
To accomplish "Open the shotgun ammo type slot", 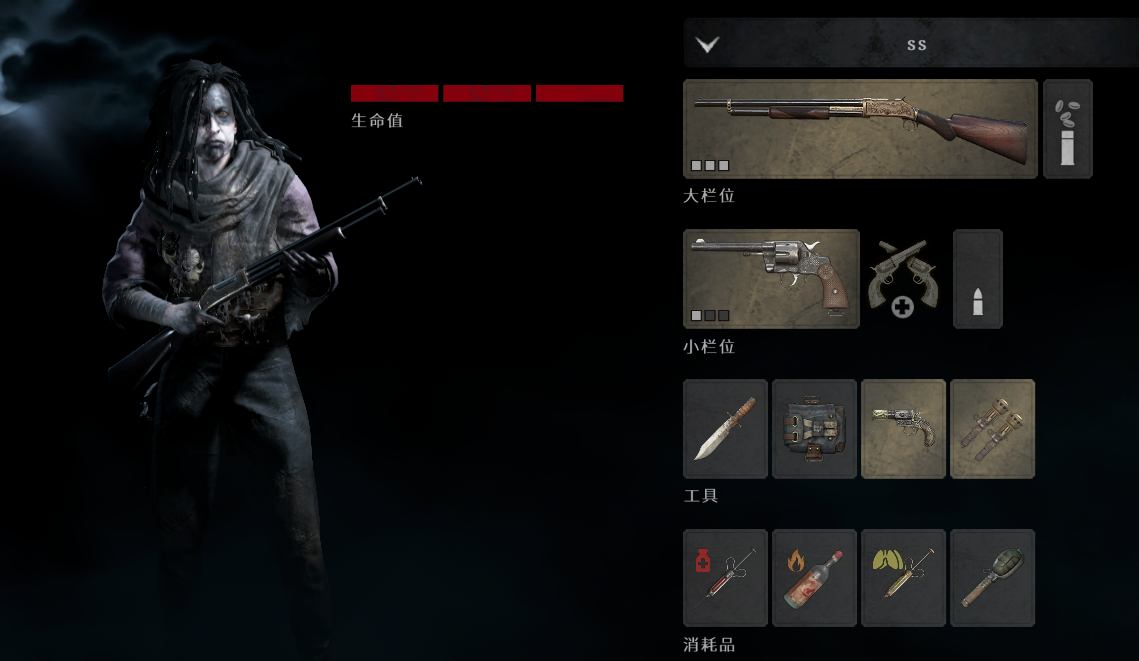I will click(x=1067, y=129).
